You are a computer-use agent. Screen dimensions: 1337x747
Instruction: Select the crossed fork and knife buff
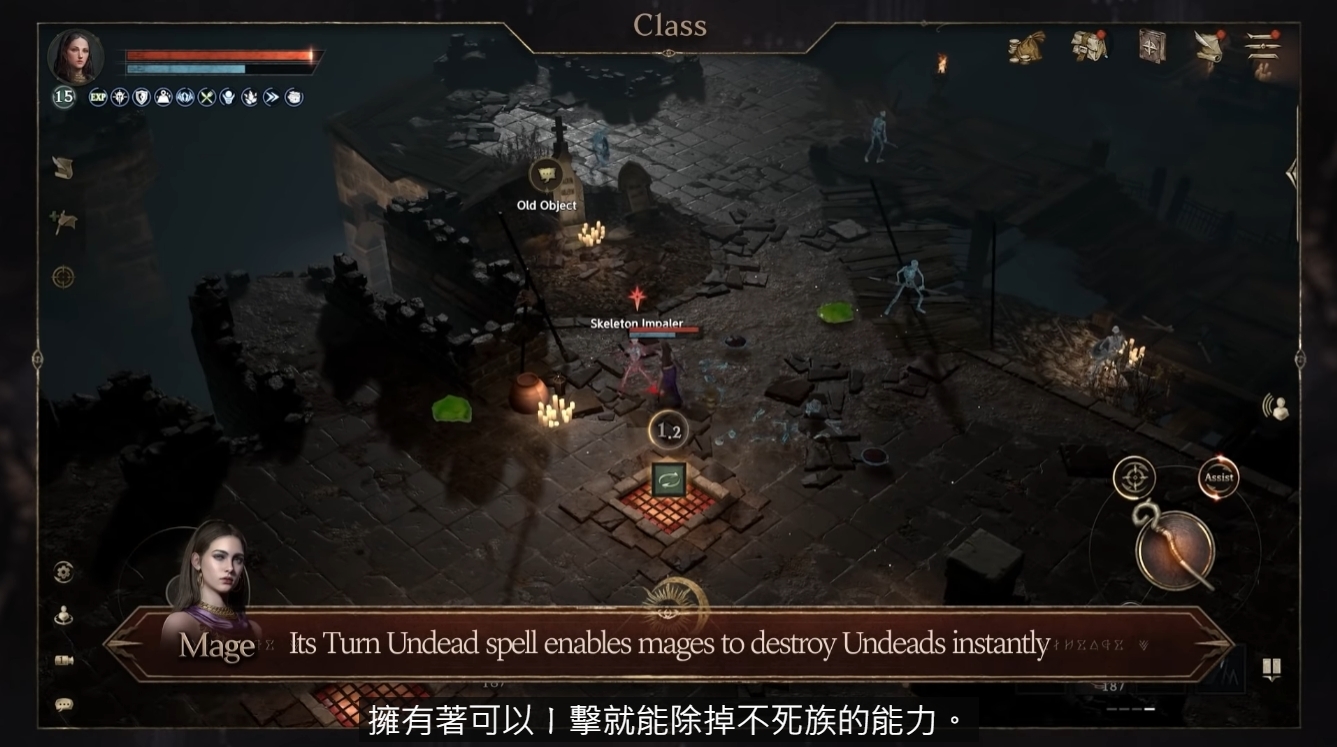coord(207,97)
